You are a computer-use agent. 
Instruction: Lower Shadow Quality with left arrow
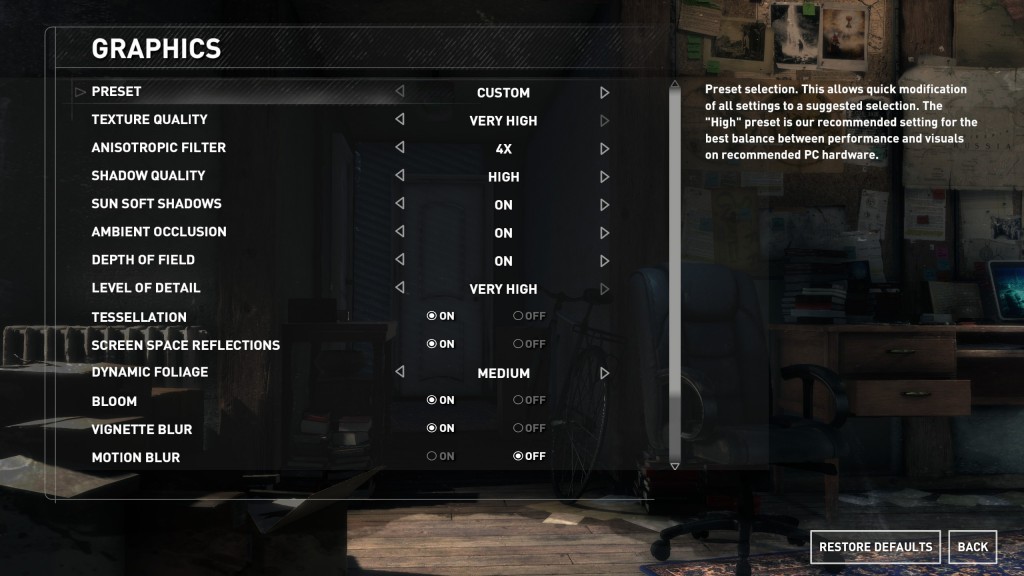point(400,176)
